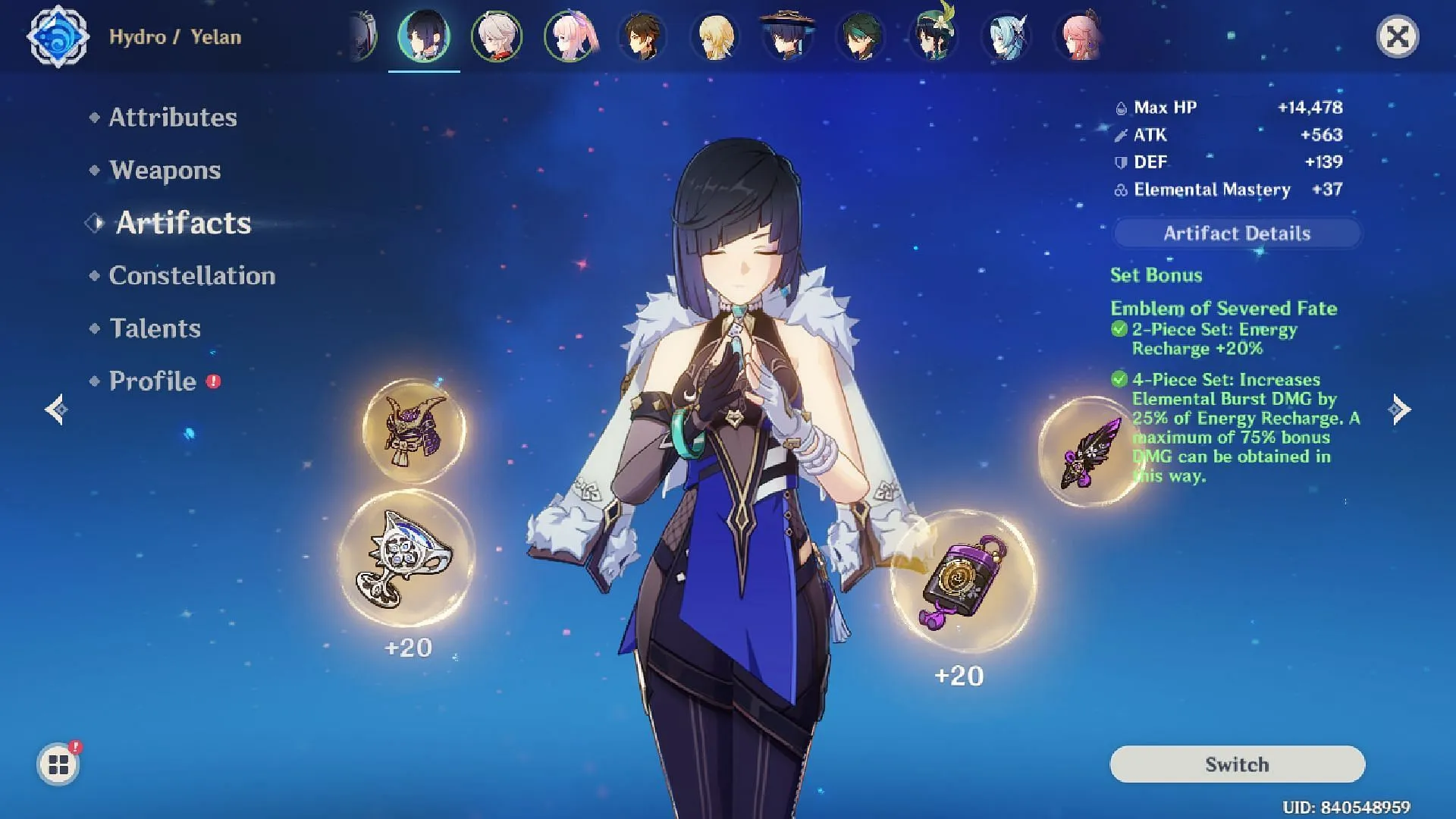Select the silver goblet artifact slot
The height and width of the screenshot is (819, 1456).
(x=406, y=559)
